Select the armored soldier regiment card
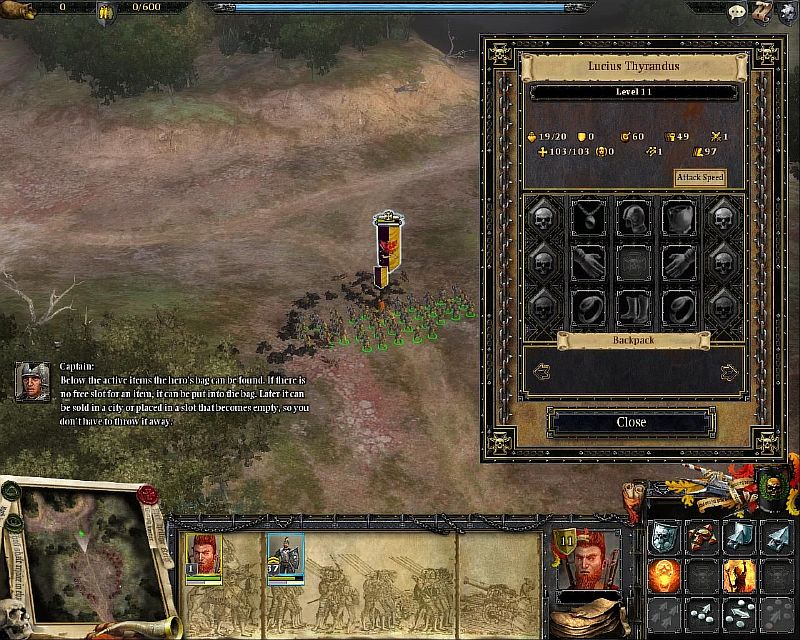Viewport: 800px width, 640px height. point(285,556)
